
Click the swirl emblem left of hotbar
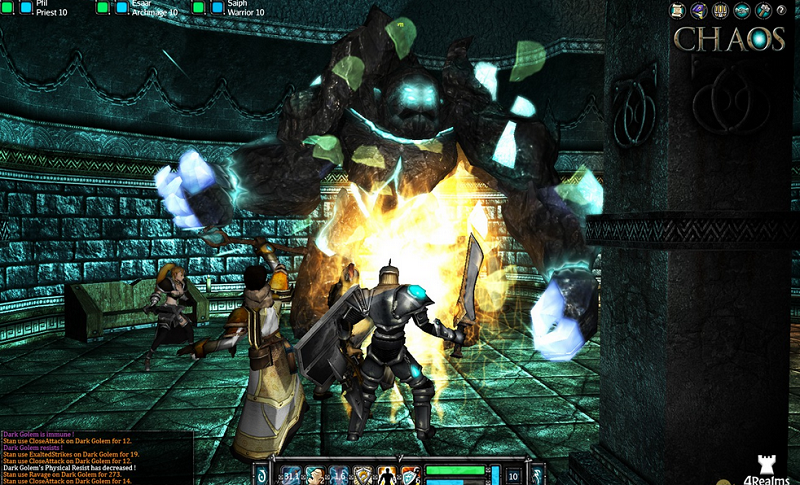[261, 475]
